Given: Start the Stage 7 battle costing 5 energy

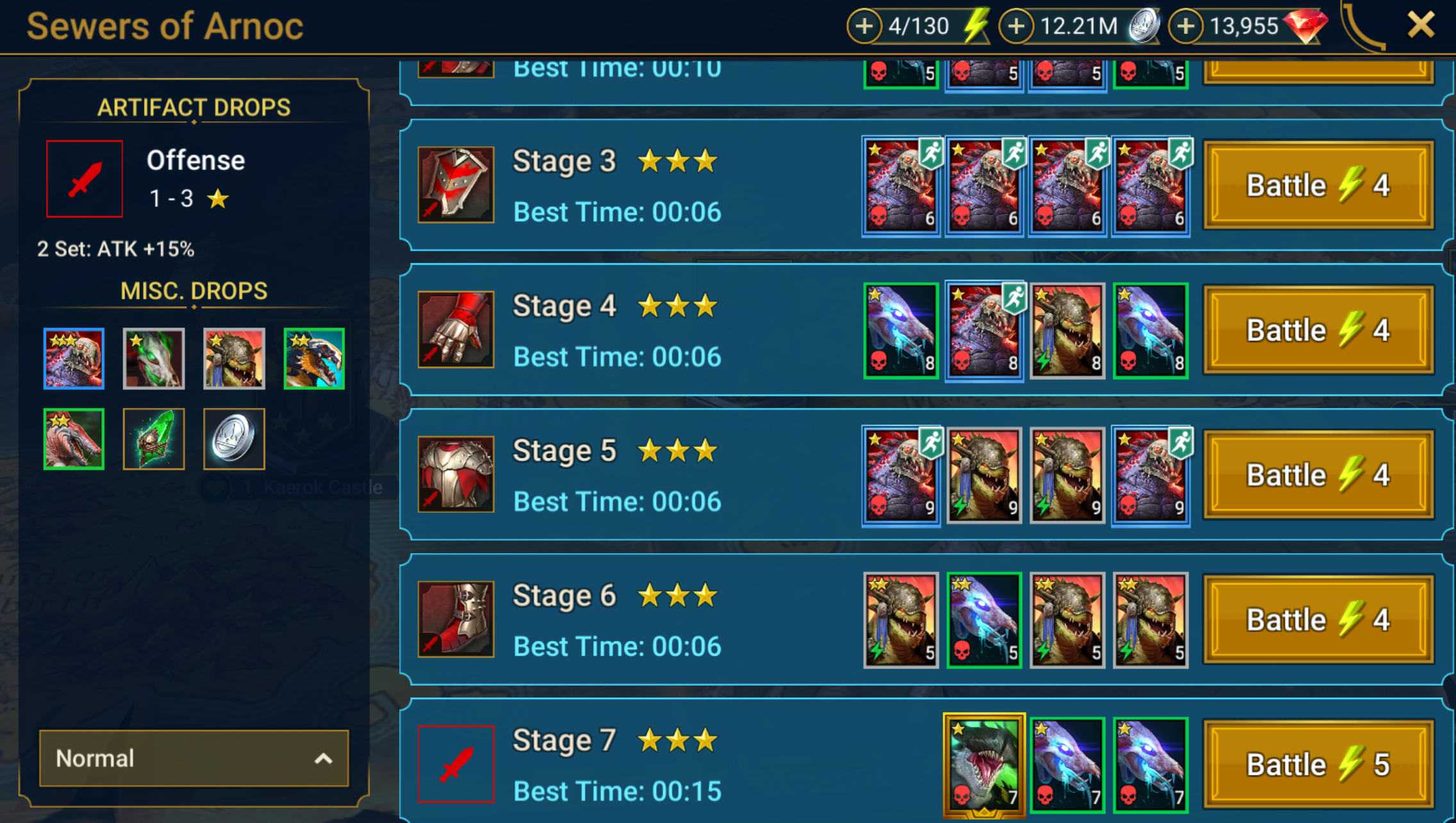Looking at the screenshot, I should coord(1318,764).
